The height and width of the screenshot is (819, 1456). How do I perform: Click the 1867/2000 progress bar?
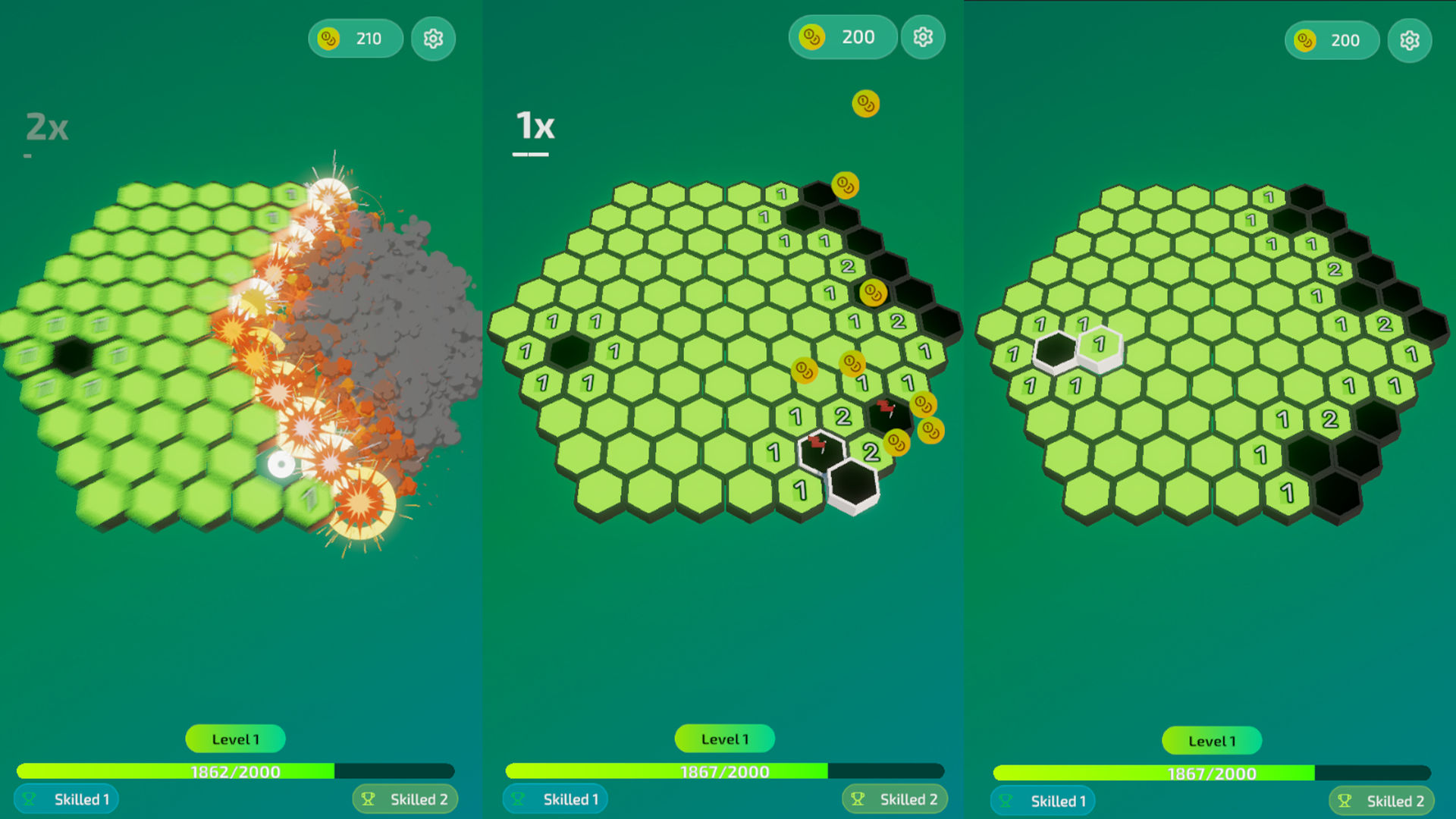(x=724, y=771)
